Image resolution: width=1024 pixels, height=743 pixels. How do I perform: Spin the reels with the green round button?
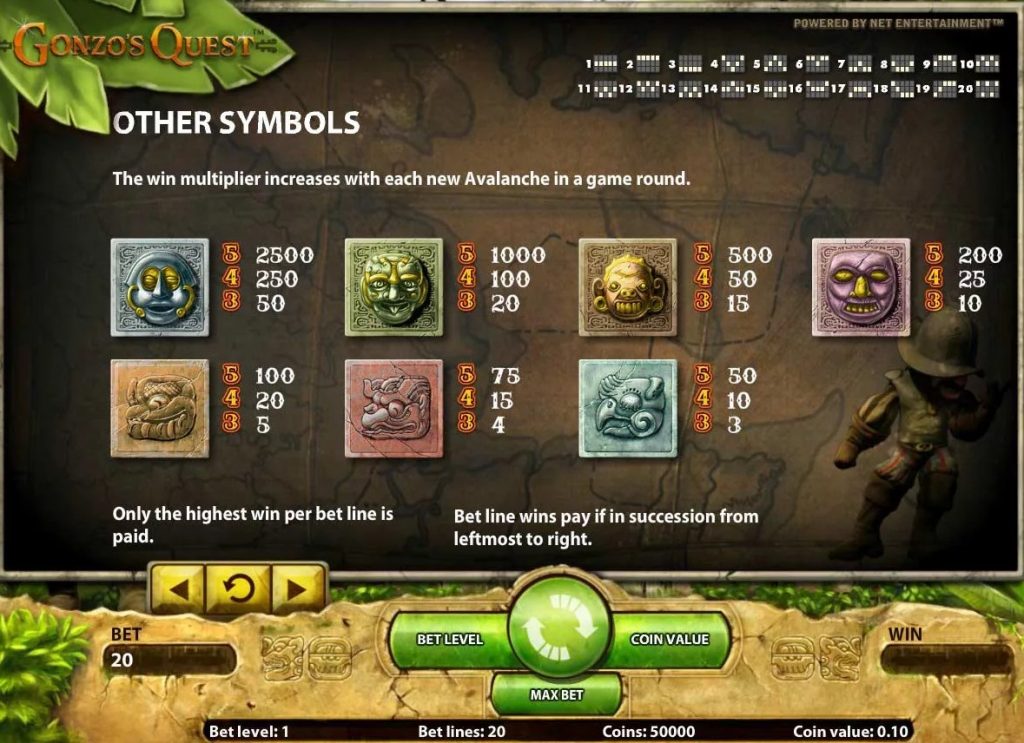tap(559, 630)
